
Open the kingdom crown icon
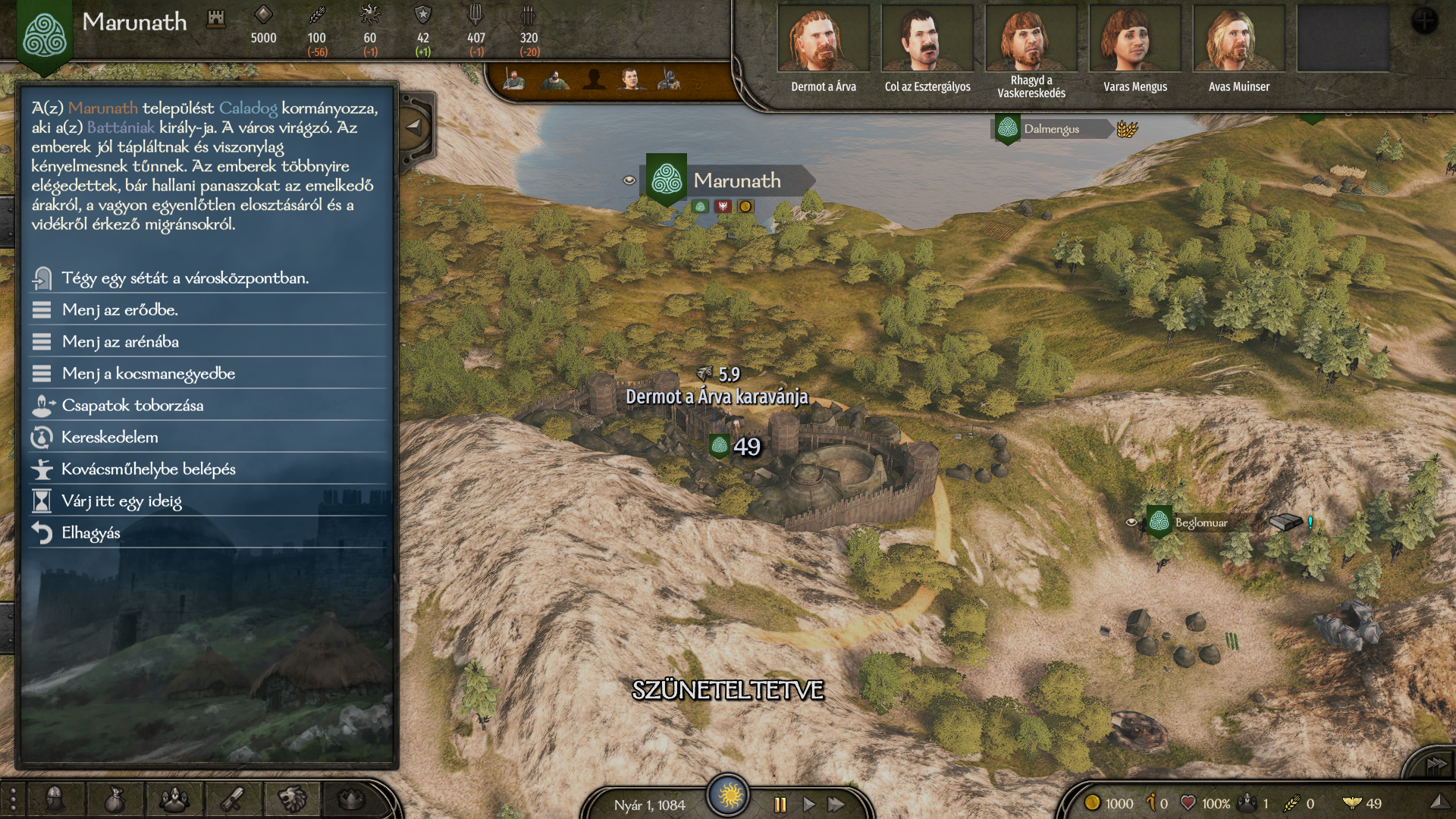[x=351, y=799]
